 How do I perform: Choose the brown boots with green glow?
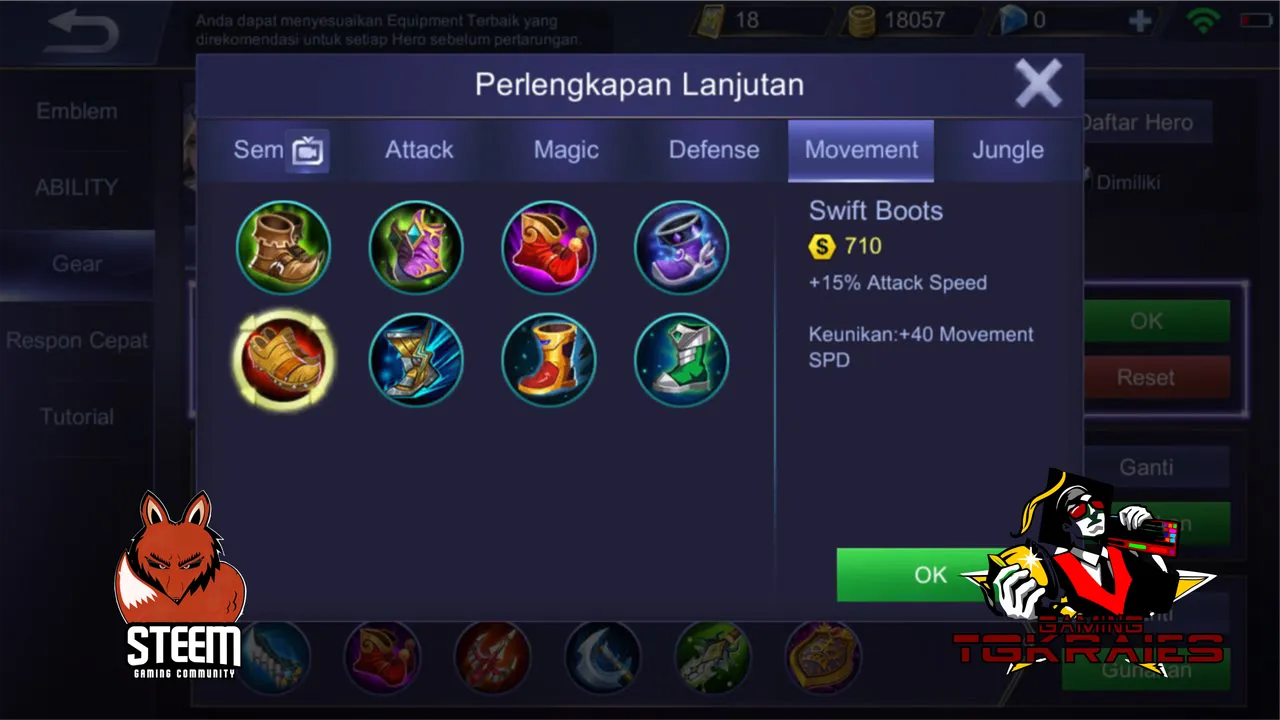click(283, 247)
